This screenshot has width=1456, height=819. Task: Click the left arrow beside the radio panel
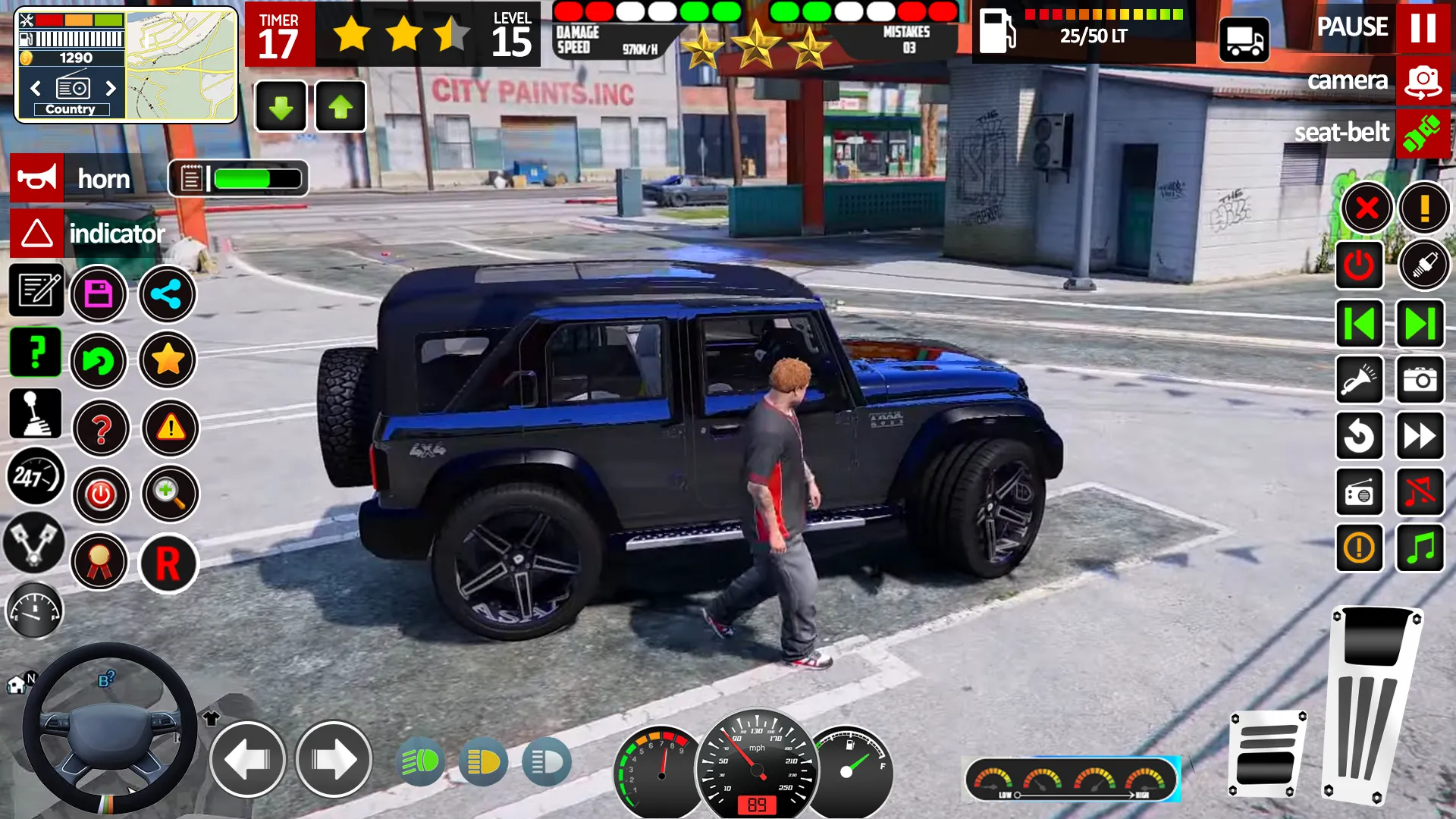[x=34, y=87]
